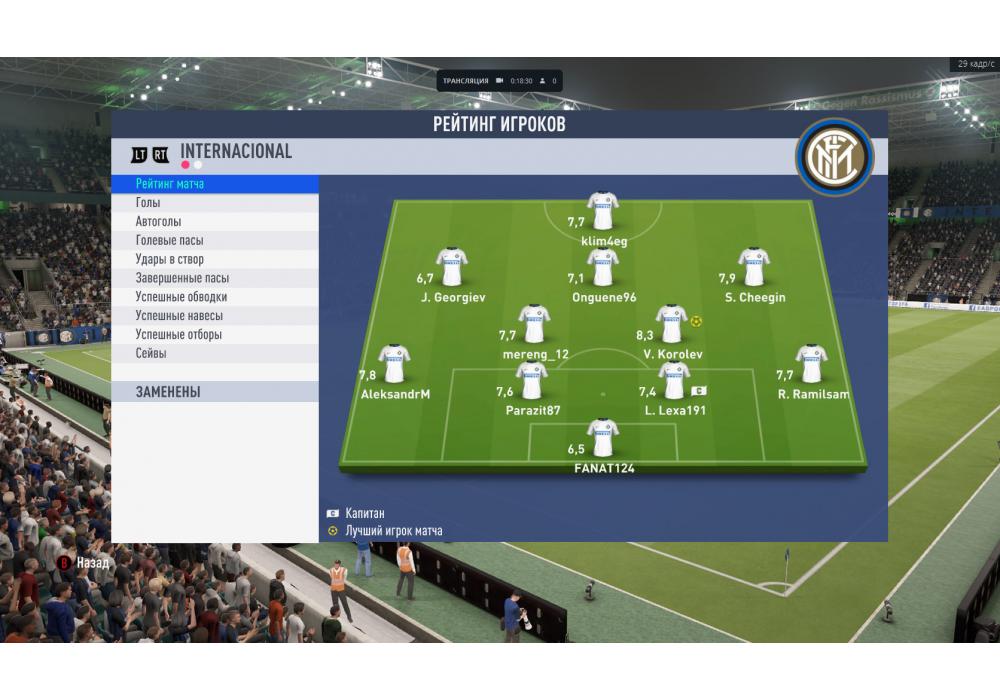Open the Автоголы list entry
The height and width of the screenshot is (700, 1000).
click(x=215, y=222)
